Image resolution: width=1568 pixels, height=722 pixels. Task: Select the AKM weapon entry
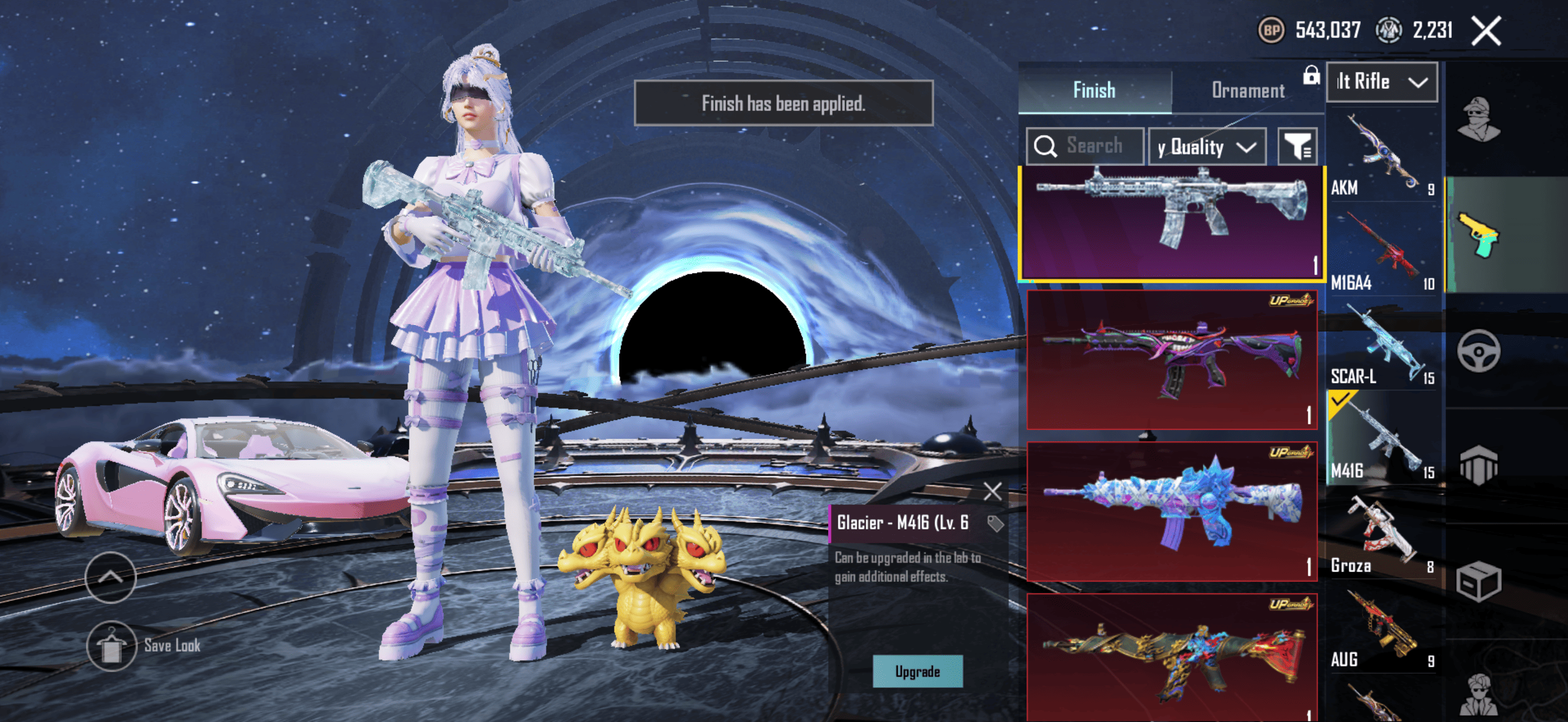[x=1382, y=156]
